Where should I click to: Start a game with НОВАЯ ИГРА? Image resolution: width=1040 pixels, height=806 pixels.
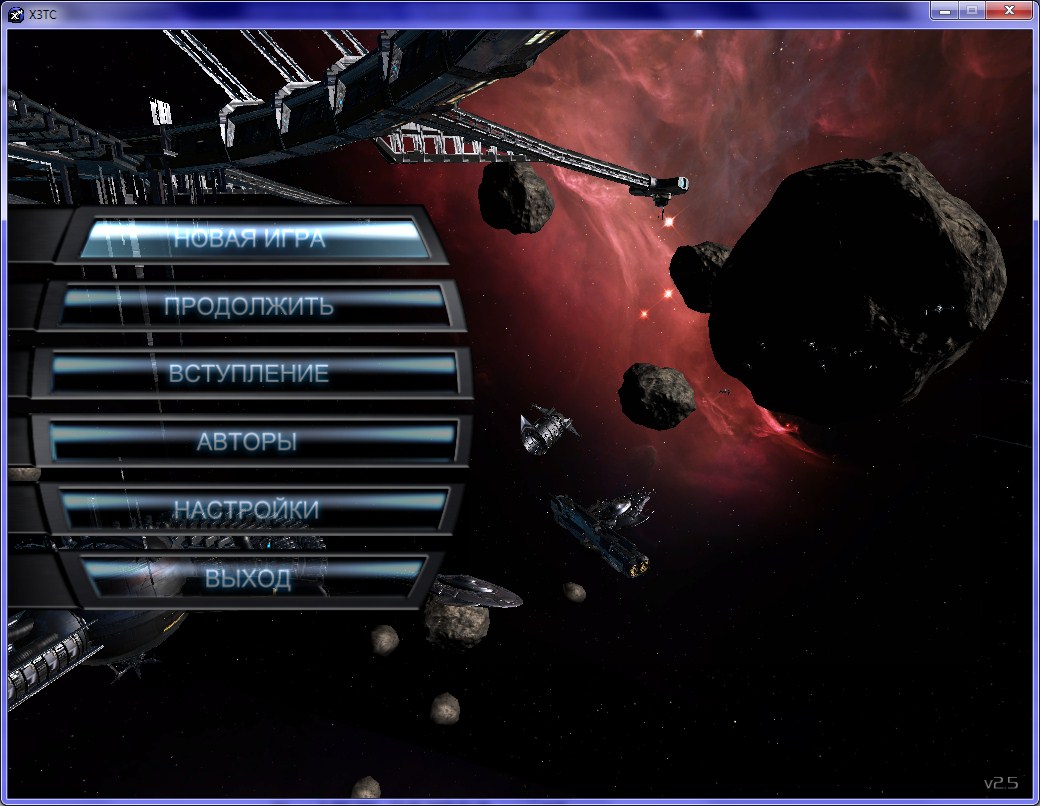[249, 239]
